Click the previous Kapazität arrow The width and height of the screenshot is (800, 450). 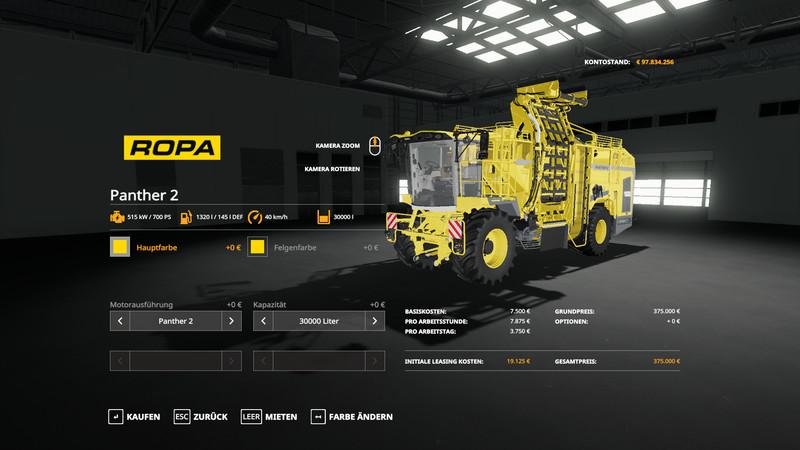(x=262, y=321)
